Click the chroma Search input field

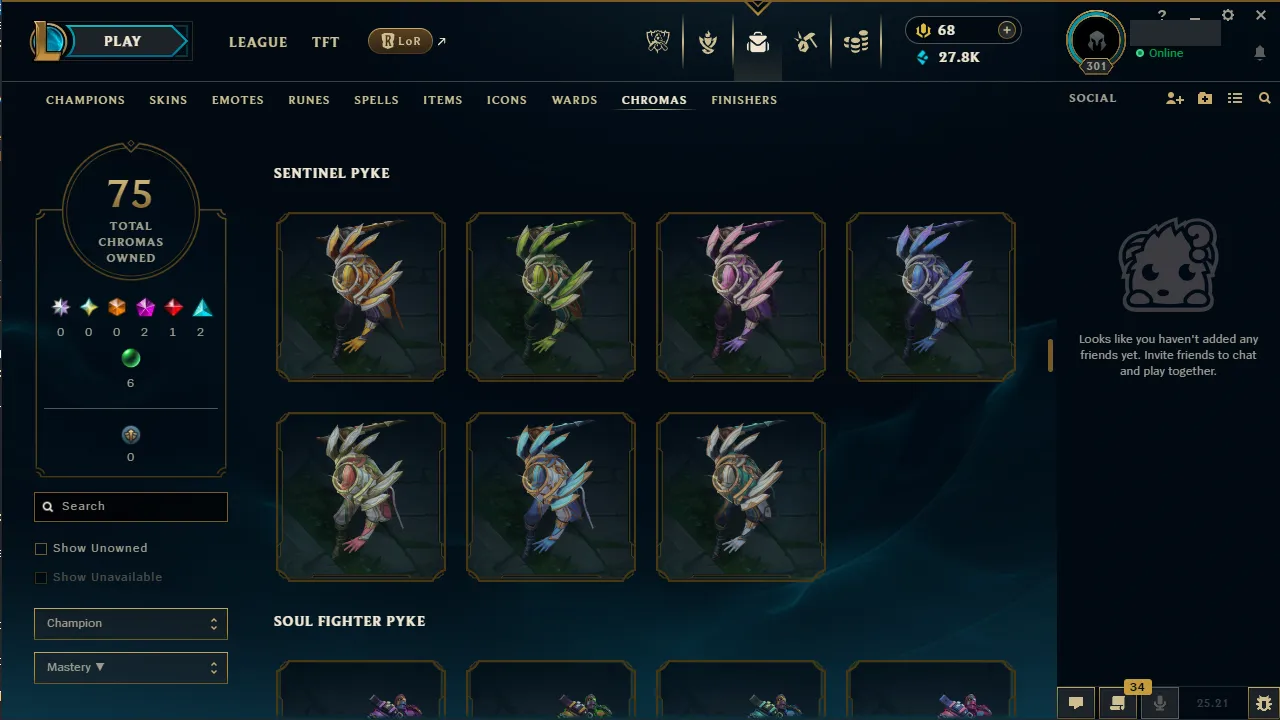pyautogui.click(x=130, y=506)
